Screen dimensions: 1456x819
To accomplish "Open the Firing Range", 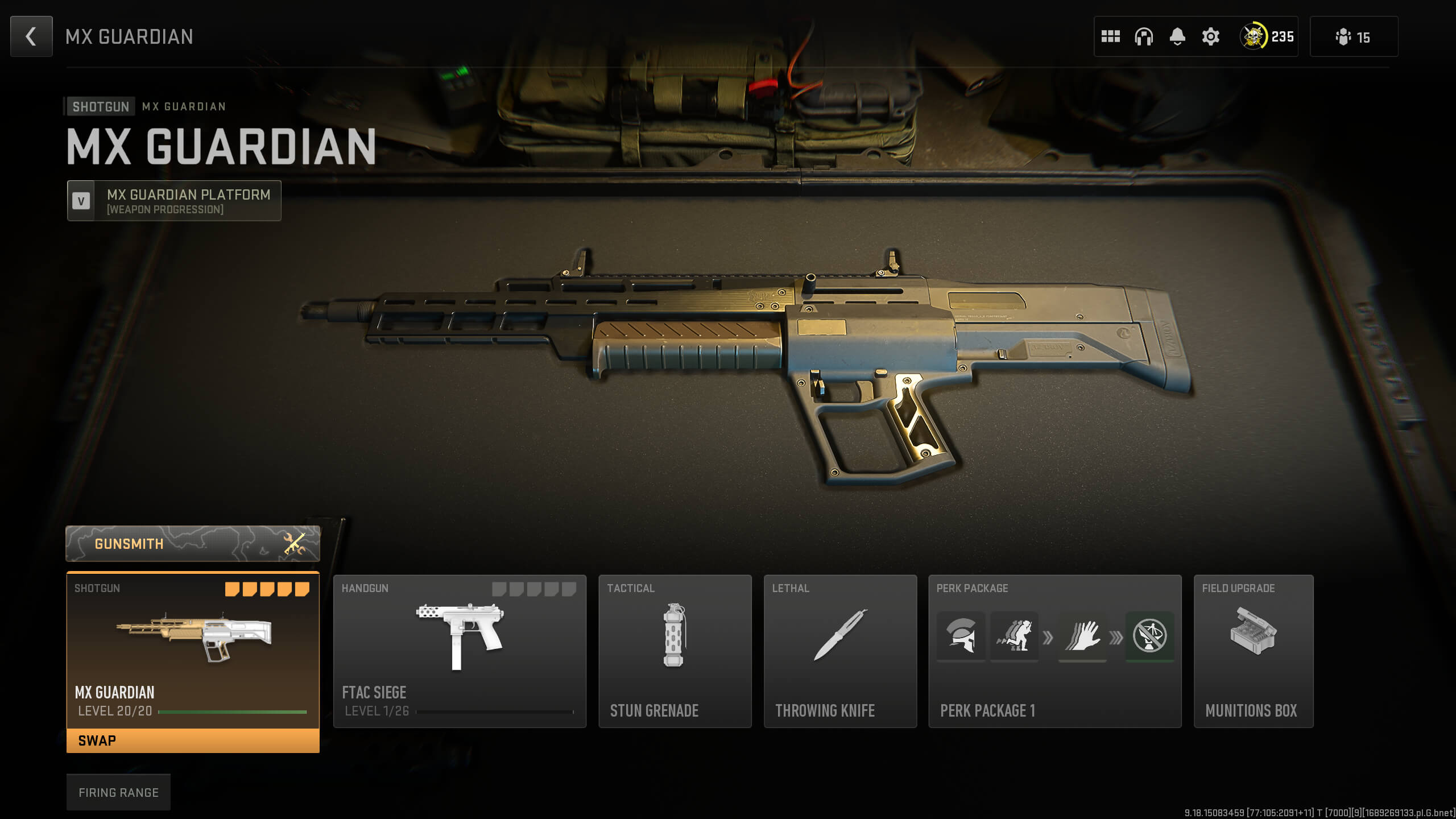I will pos(119,792).
